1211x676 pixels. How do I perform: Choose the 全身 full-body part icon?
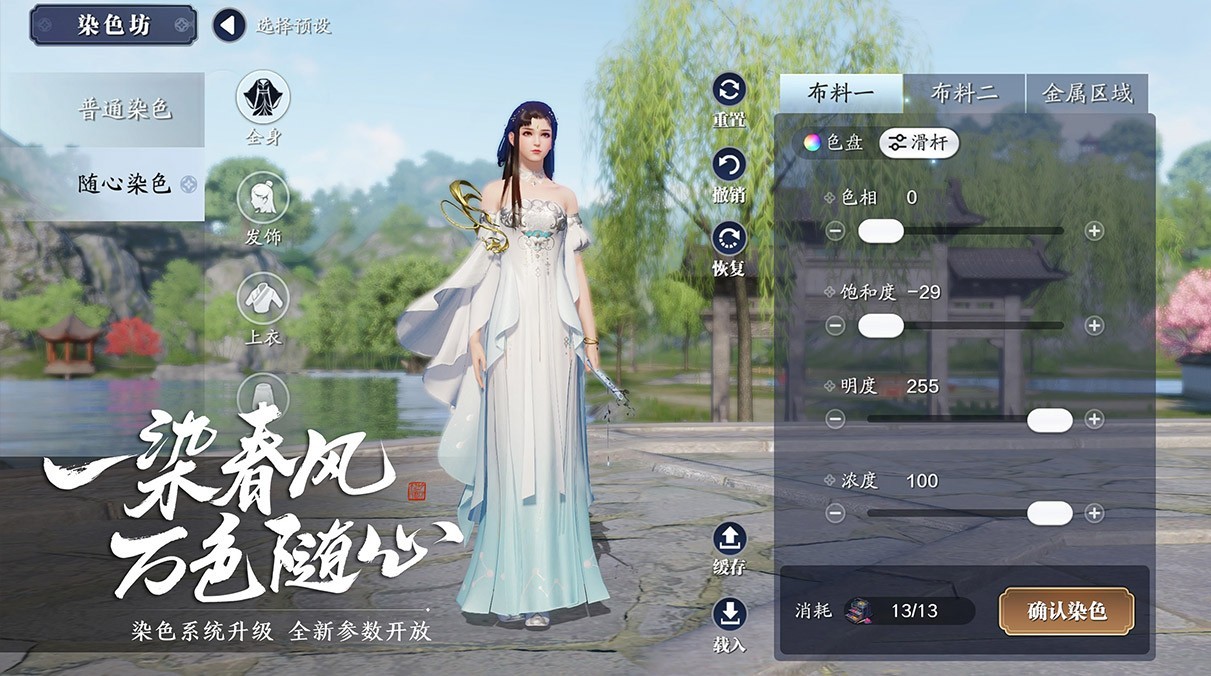click(262, 98)
